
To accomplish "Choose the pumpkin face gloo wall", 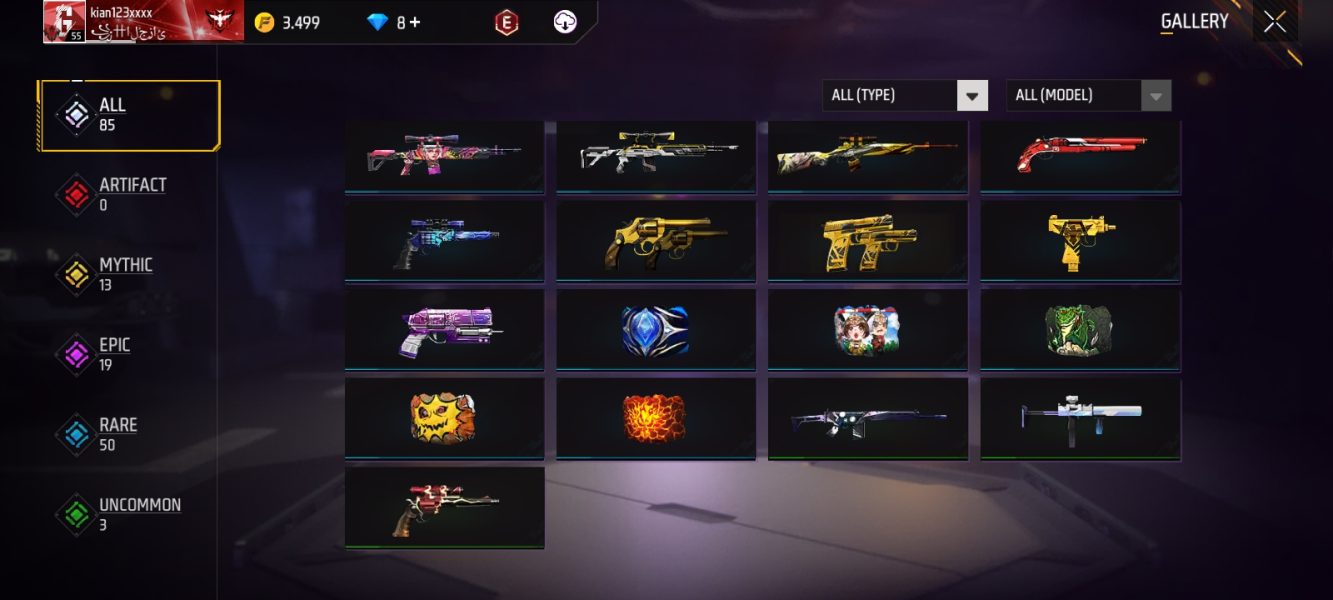I will click(444, 417).
